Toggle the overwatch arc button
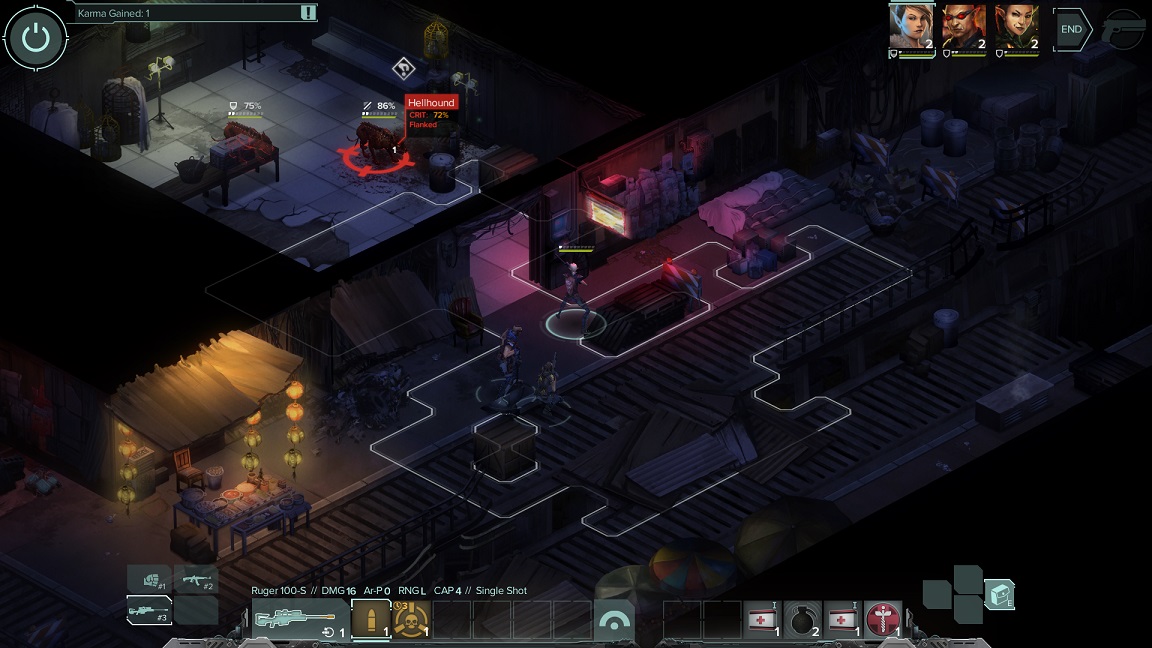The image size is (1152, 648). [x=615, y=620]
